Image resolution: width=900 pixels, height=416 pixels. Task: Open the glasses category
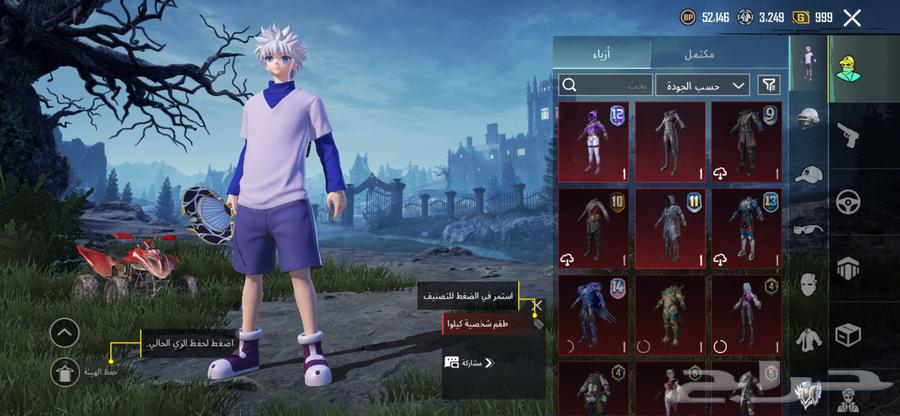coord(808,228)
